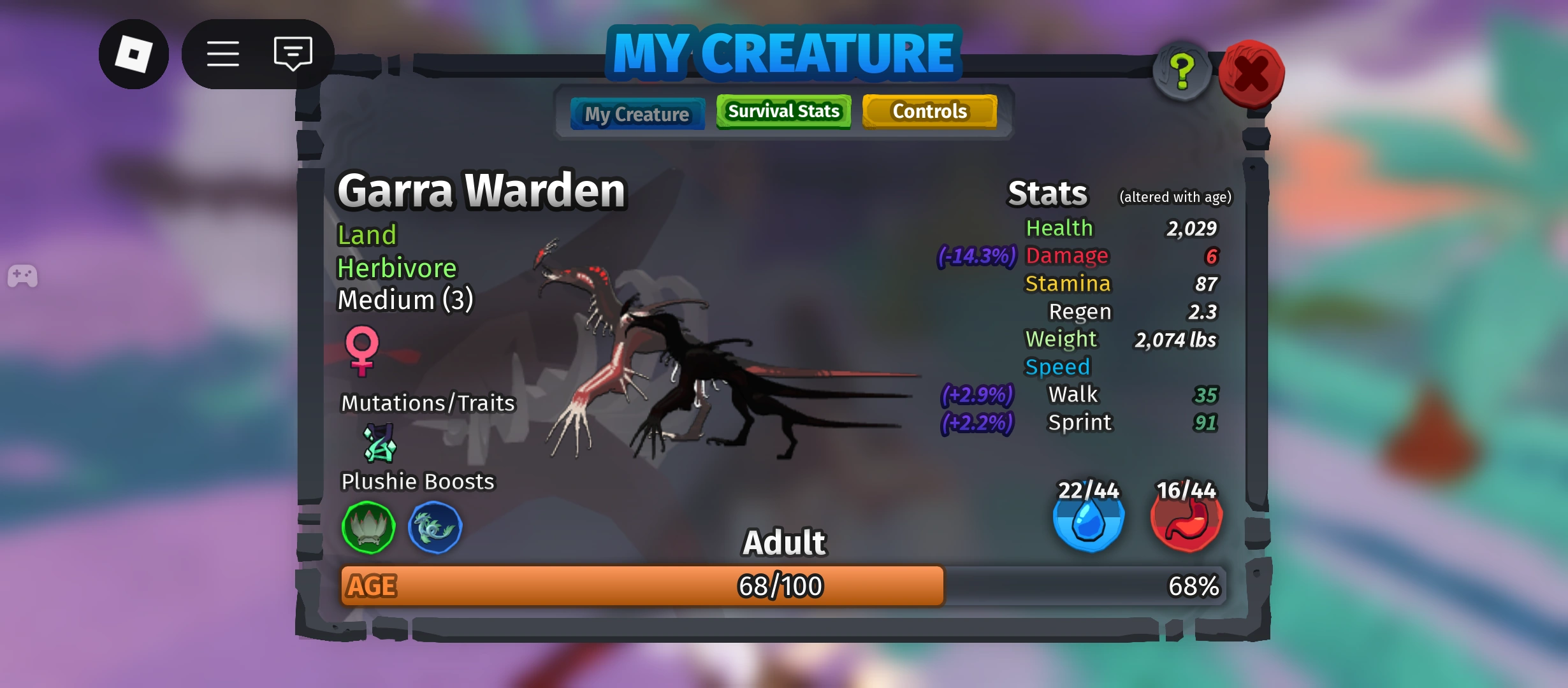Open the Roblox home menu
This screenshot has height=688, width=1568.
pos(134,54)
